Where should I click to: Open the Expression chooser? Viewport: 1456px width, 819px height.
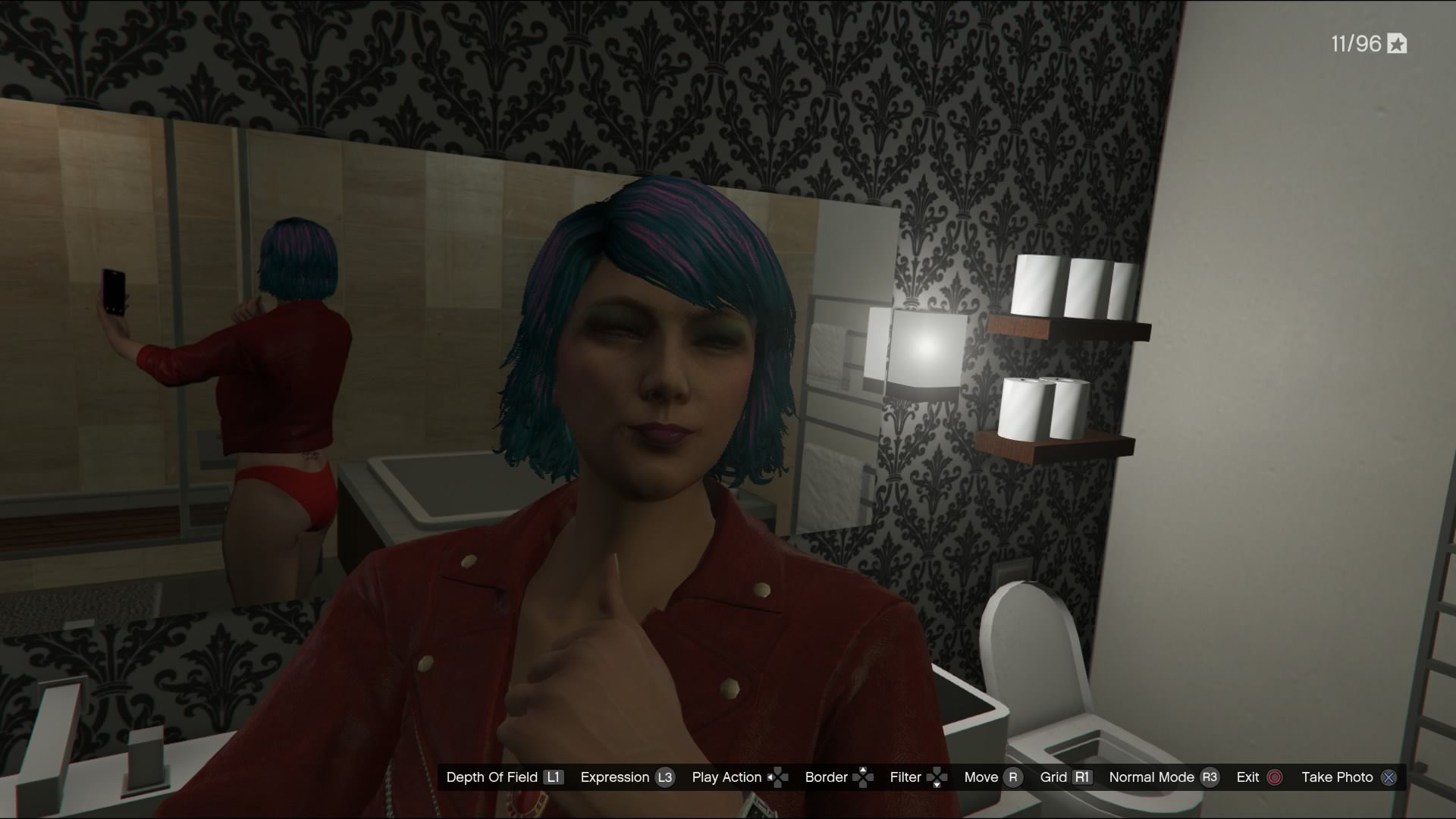(616, 777)
